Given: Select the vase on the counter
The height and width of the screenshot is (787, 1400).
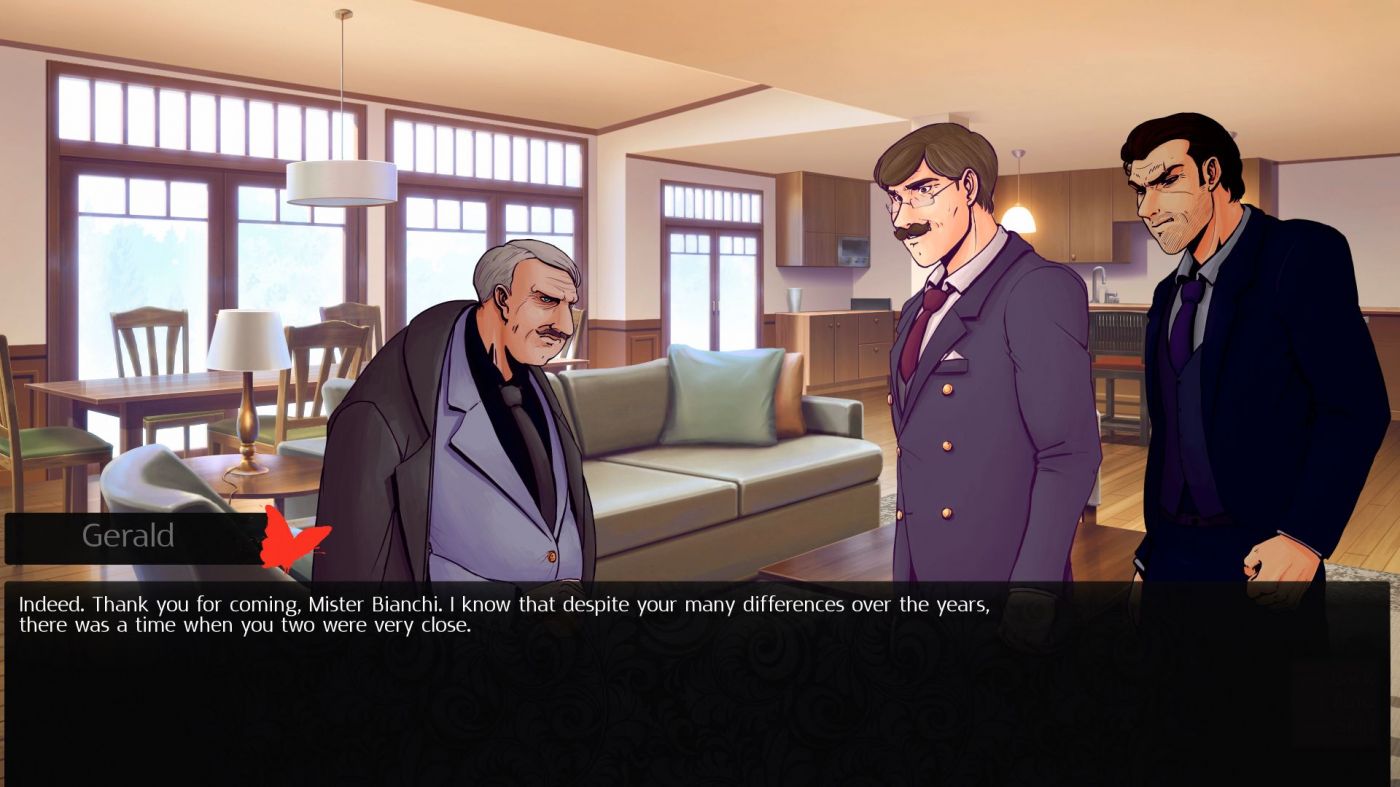Looking at the screenshot, I should point(794,300).
